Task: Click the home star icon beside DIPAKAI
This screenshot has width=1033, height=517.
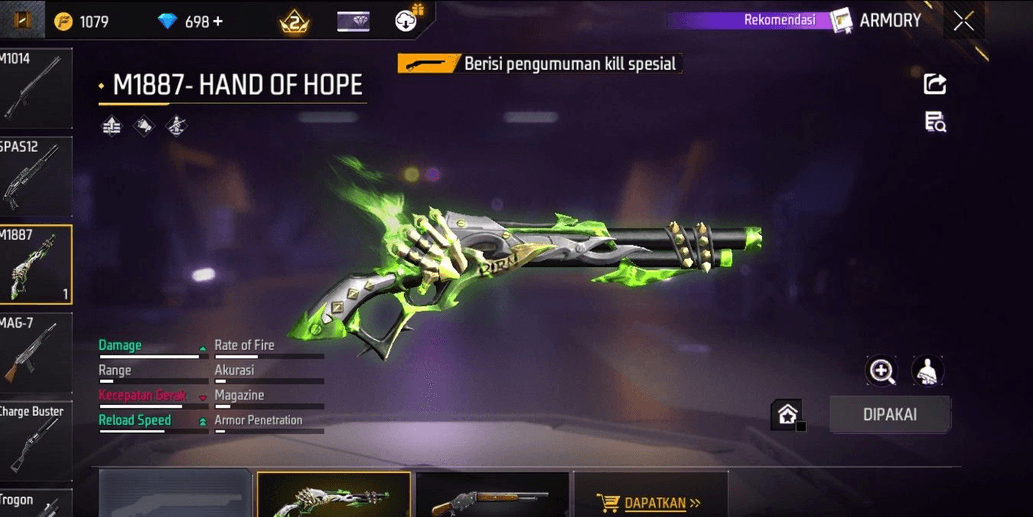Action: click(x=788, y=414)
